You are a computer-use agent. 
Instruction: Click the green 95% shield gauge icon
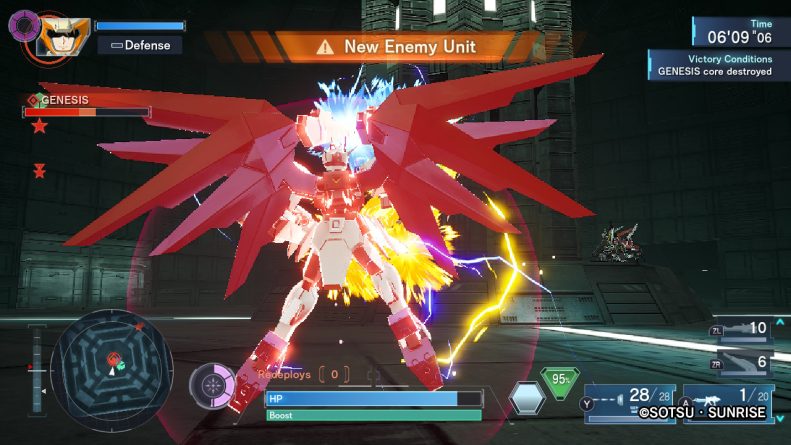click(563, 382)
